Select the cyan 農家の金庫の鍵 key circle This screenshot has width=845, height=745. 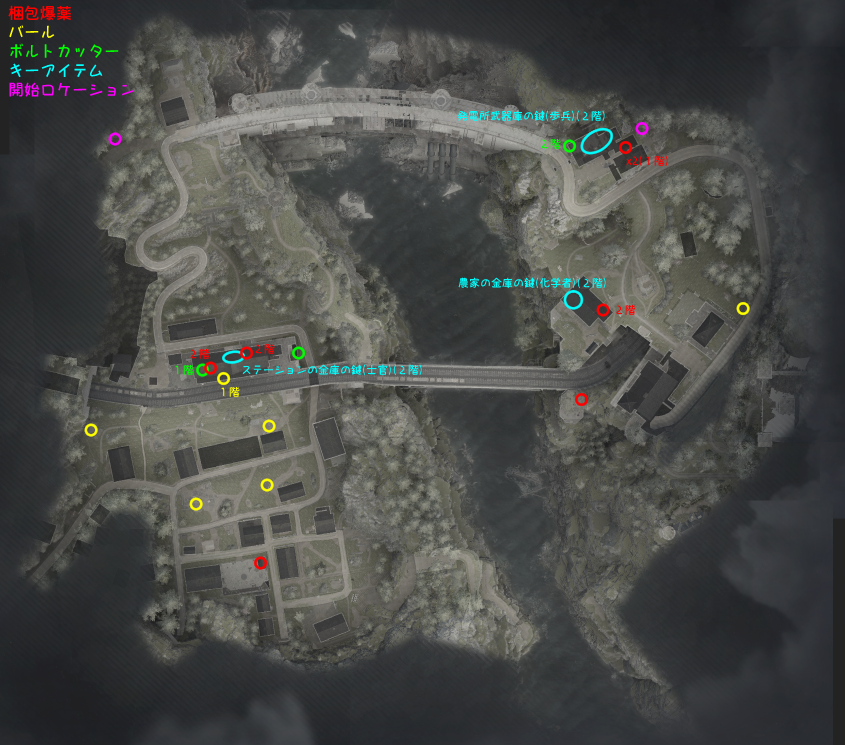pos(573,299)
